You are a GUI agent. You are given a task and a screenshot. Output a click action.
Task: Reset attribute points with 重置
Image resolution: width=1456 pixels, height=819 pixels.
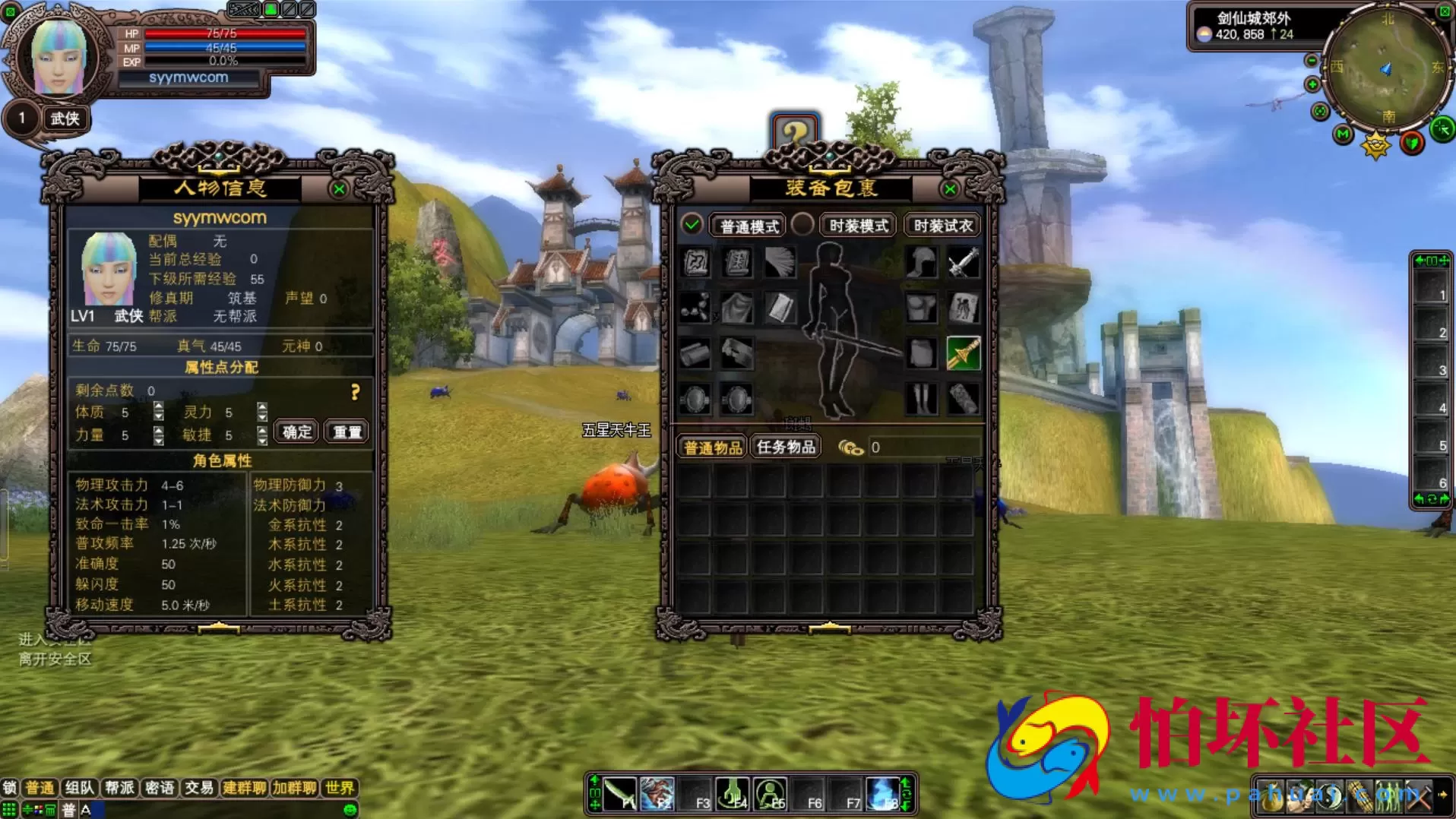click(347, 432)
